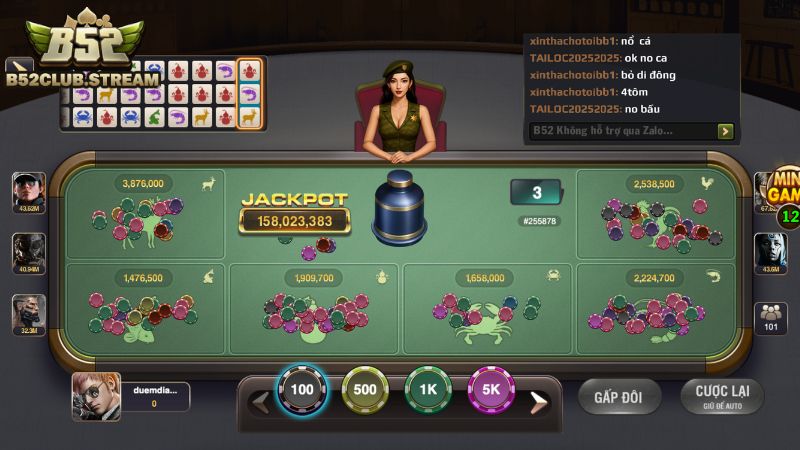This screenshot has width=800, height=450.
Task: Open the result history board
Action: (x=160, y=94)
